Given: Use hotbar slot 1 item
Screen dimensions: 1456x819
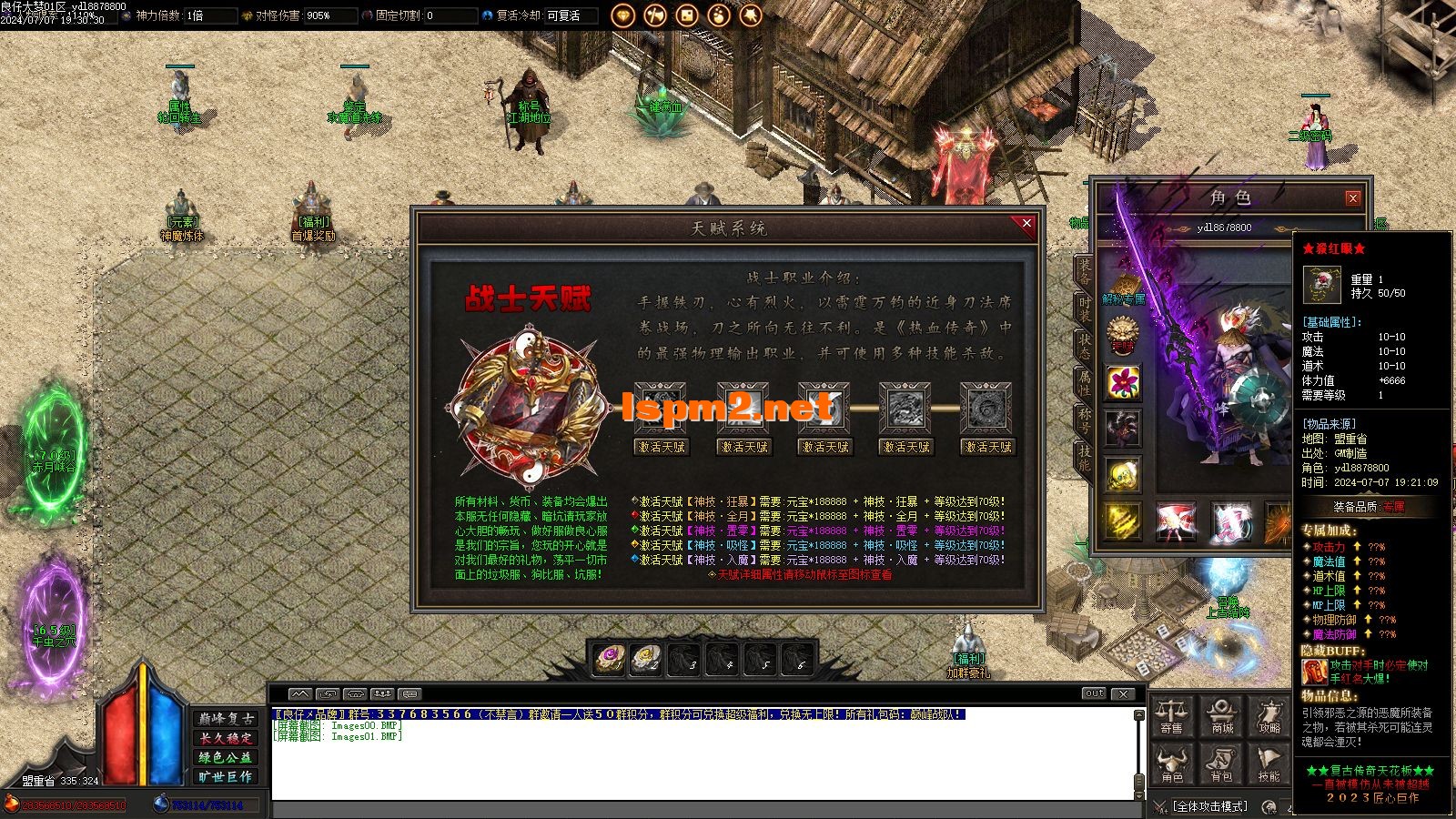Looking at the screenshot, I should coord(609,658).
